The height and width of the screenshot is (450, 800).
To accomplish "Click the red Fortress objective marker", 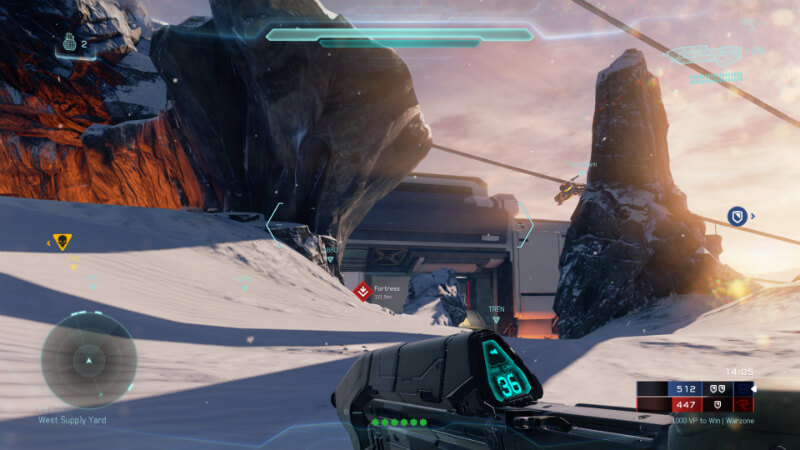I will 362,291.
